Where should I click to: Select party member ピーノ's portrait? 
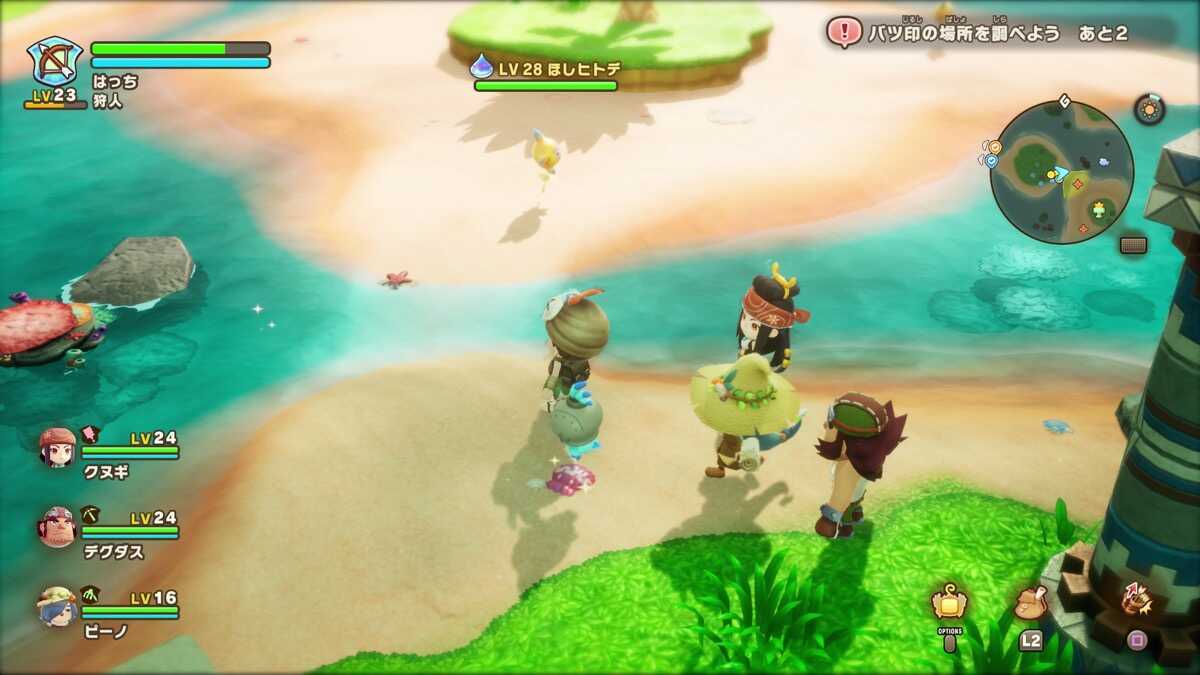tap(58, 606)
